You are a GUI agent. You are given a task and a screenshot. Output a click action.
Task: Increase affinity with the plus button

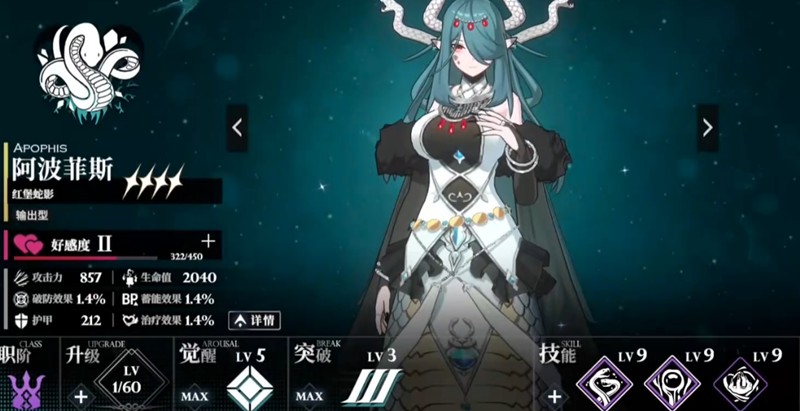pos(208,241)
